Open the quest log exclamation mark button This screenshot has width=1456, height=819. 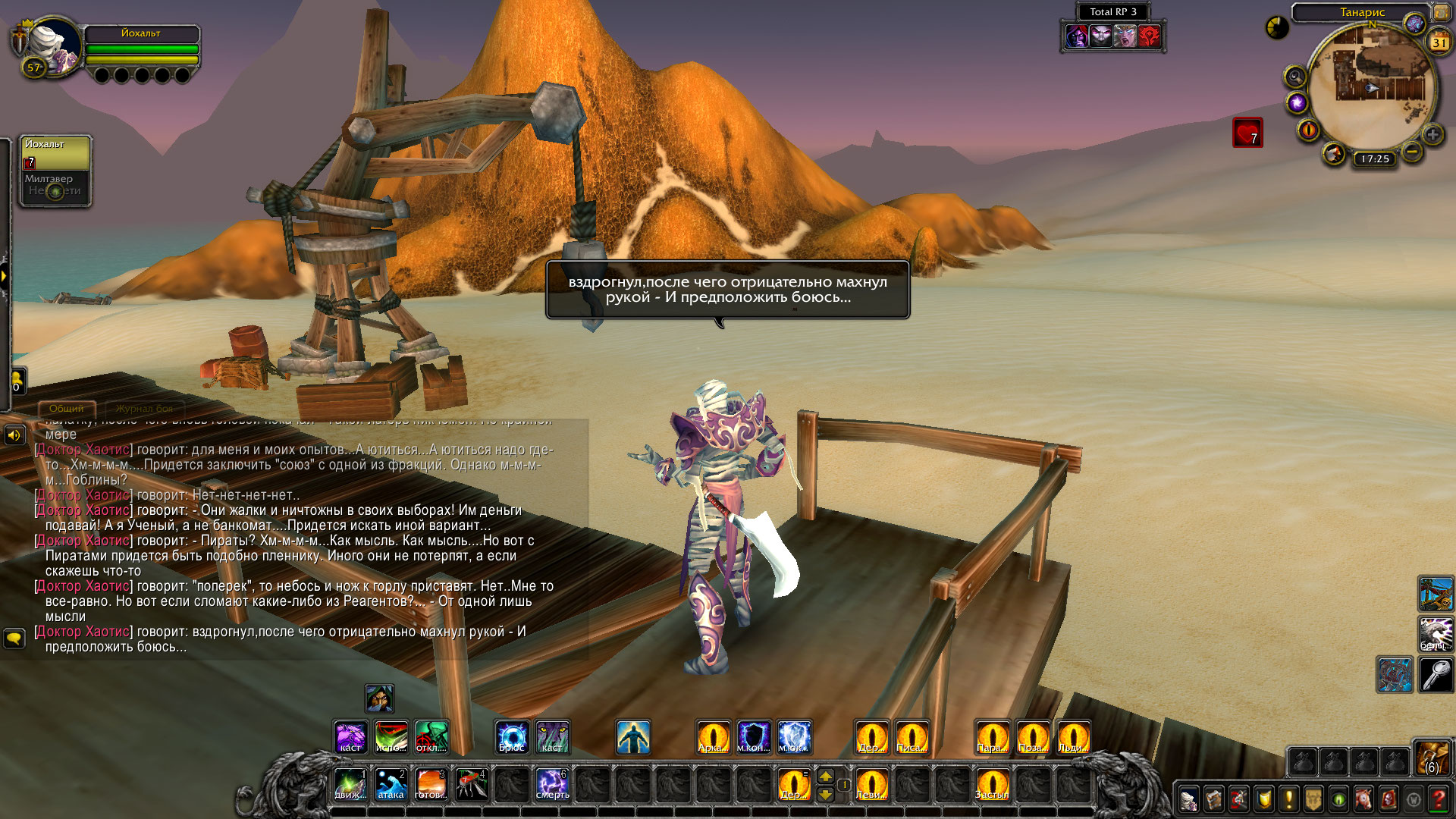(1288, 799)
